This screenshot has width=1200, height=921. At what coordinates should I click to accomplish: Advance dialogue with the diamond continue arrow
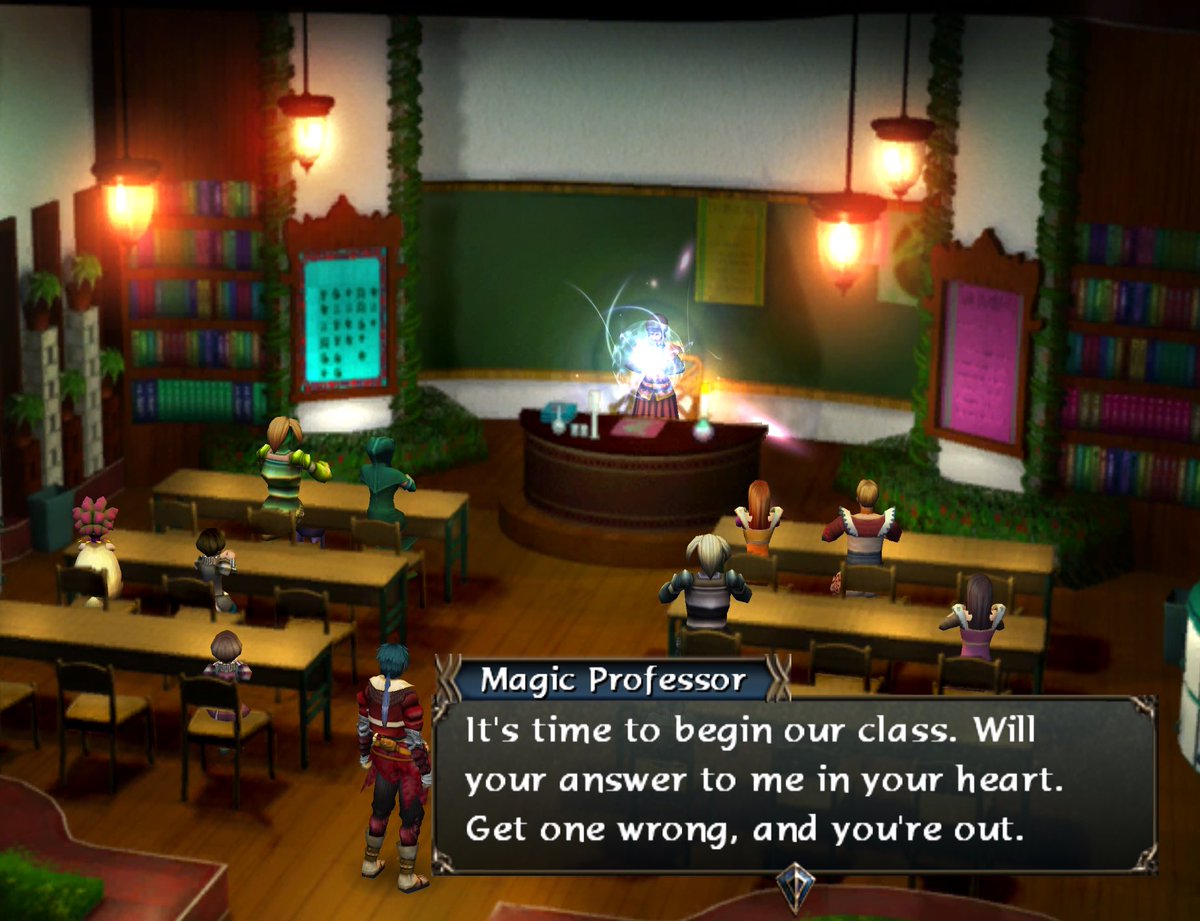tap(796, 886)
